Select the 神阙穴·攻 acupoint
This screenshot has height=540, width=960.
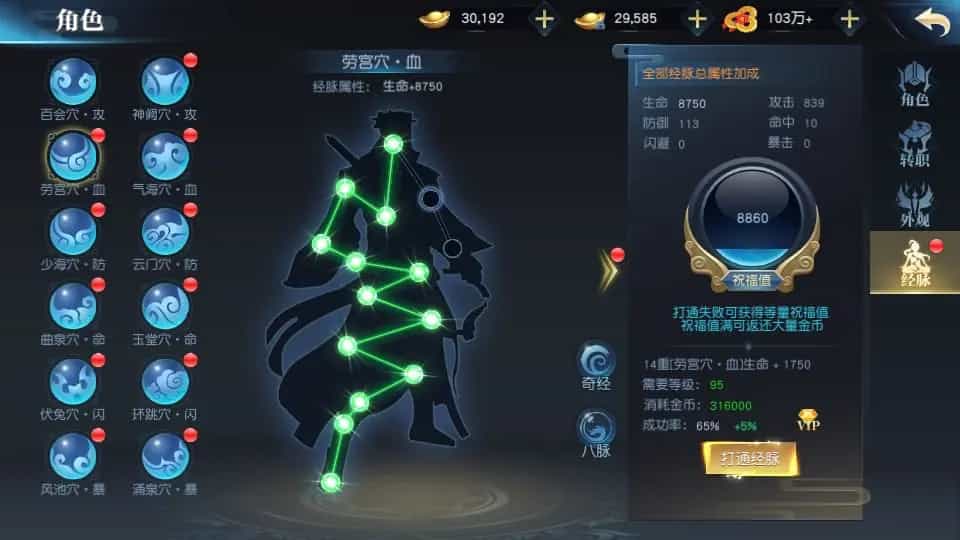click(x=165, y=81)
